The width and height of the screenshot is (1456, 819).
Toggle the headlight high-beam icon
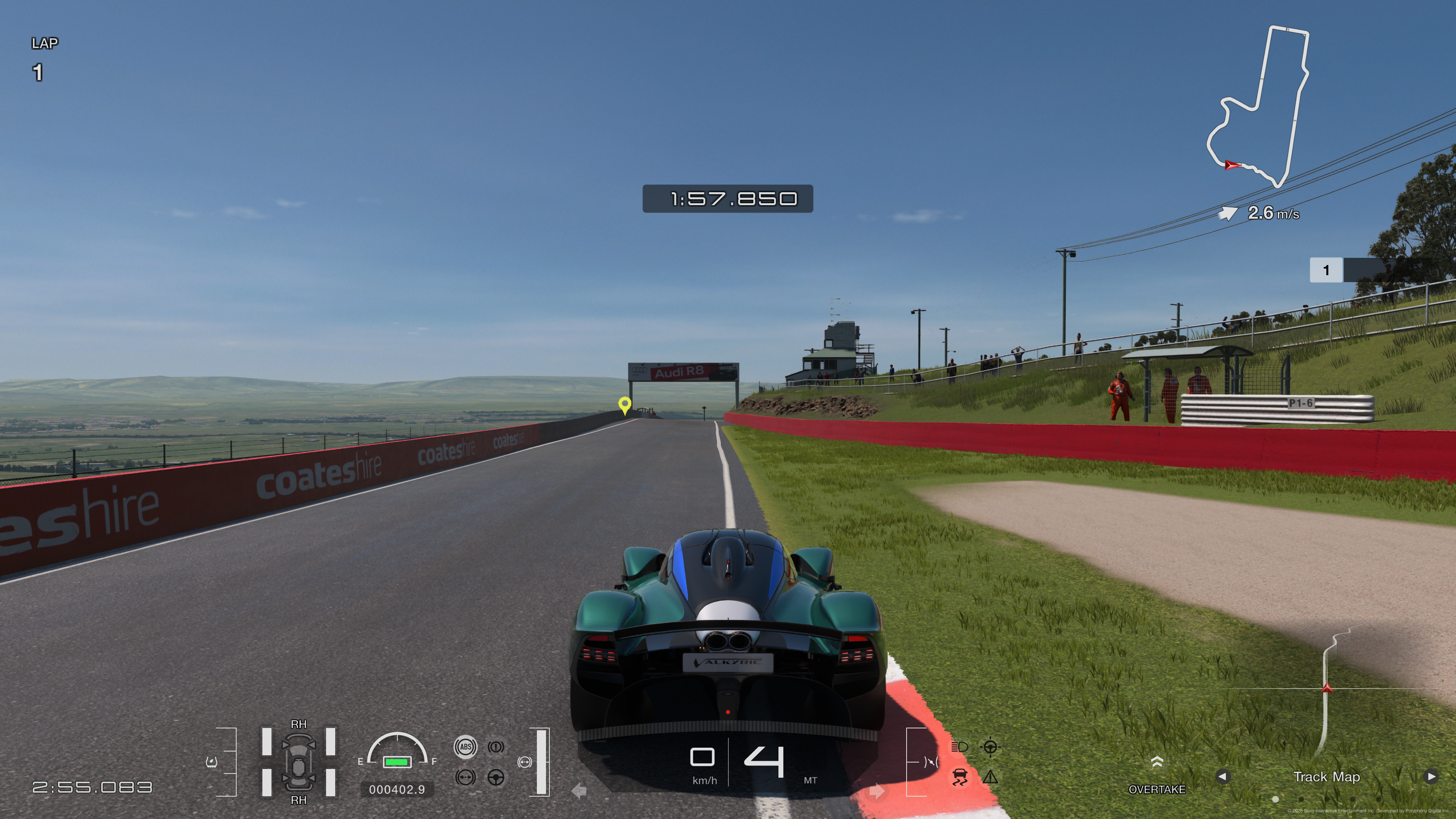coord(959,747)
